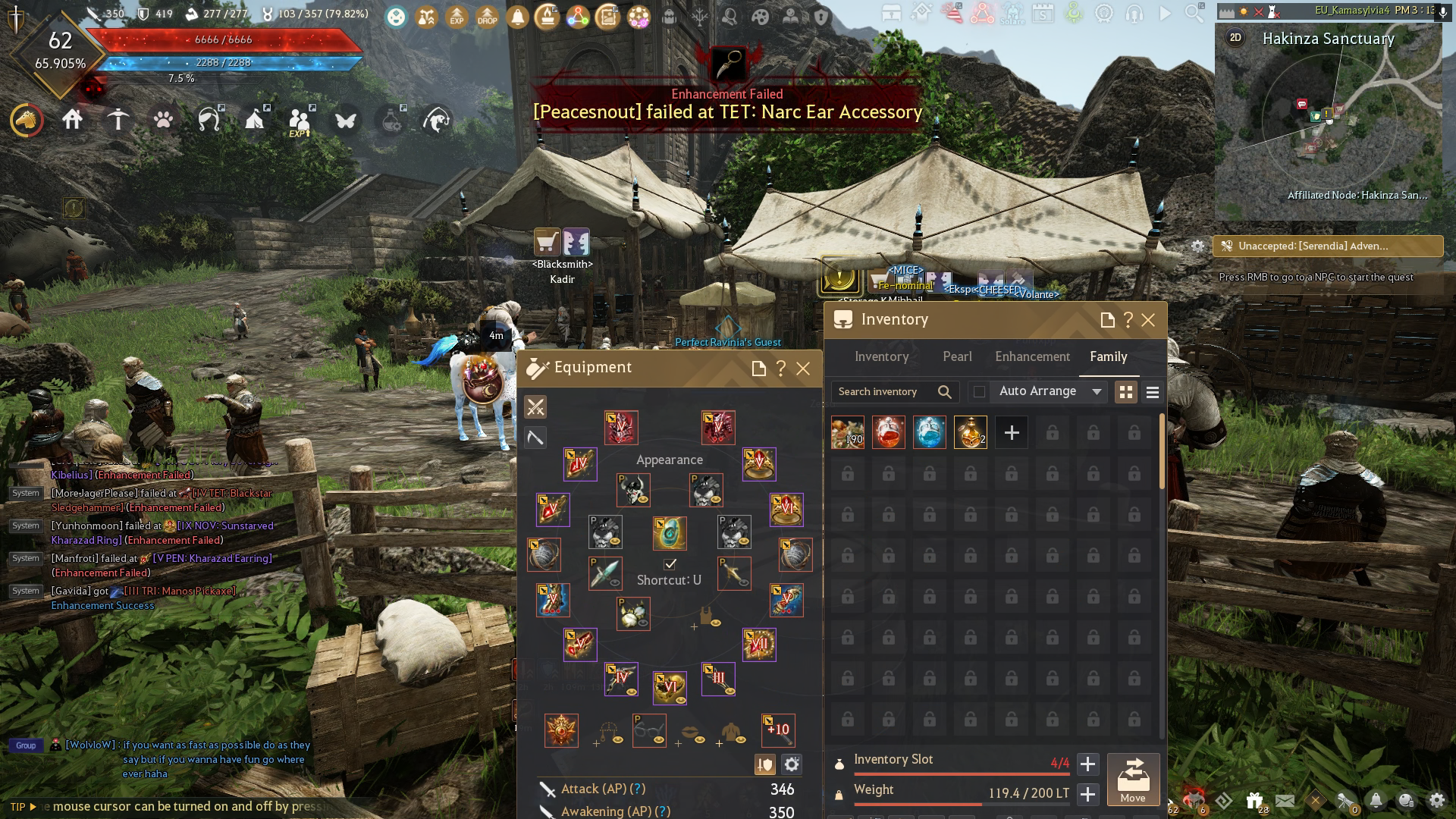
Task: Open the Unaccepted Serendia Adventure quest
Action: tap(1327, 246)
